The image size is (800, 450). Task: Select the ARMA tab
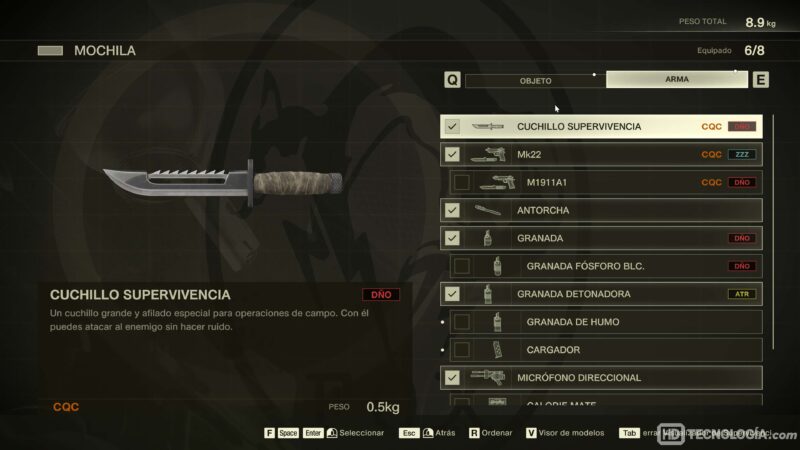[676, 80]
